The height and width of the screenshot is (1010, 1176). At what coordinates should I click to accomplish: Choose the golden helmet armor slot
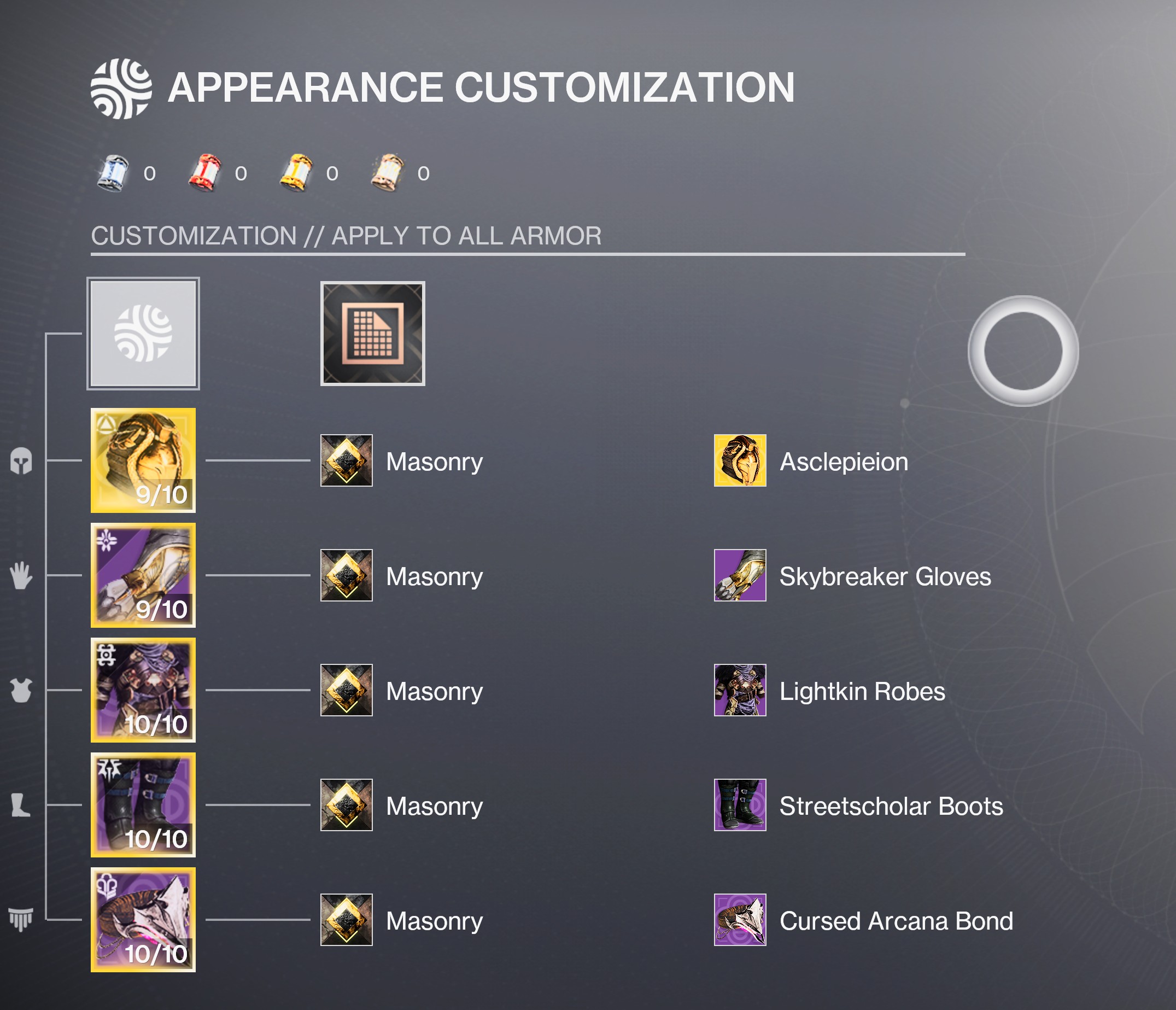pyautogui.click(x=143, y=460)
